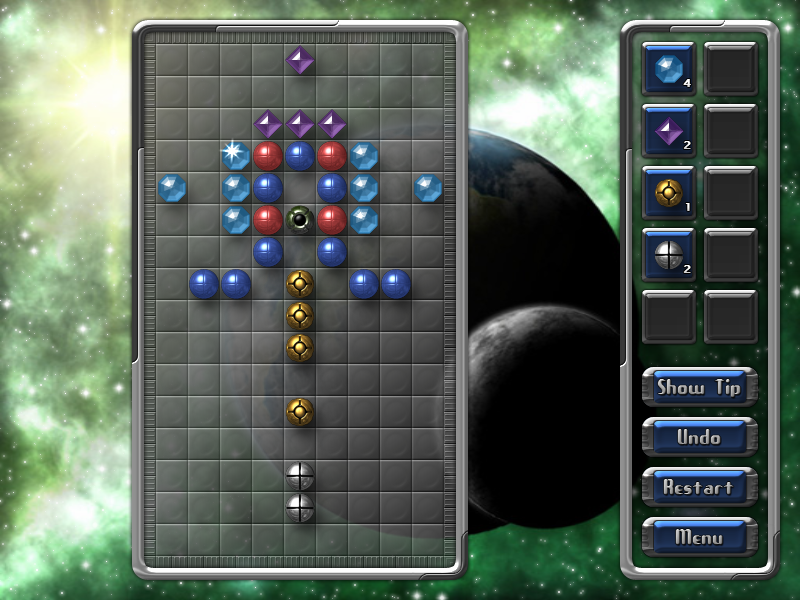Pick the gold orb inventory slot

click(x=667, y=192)
